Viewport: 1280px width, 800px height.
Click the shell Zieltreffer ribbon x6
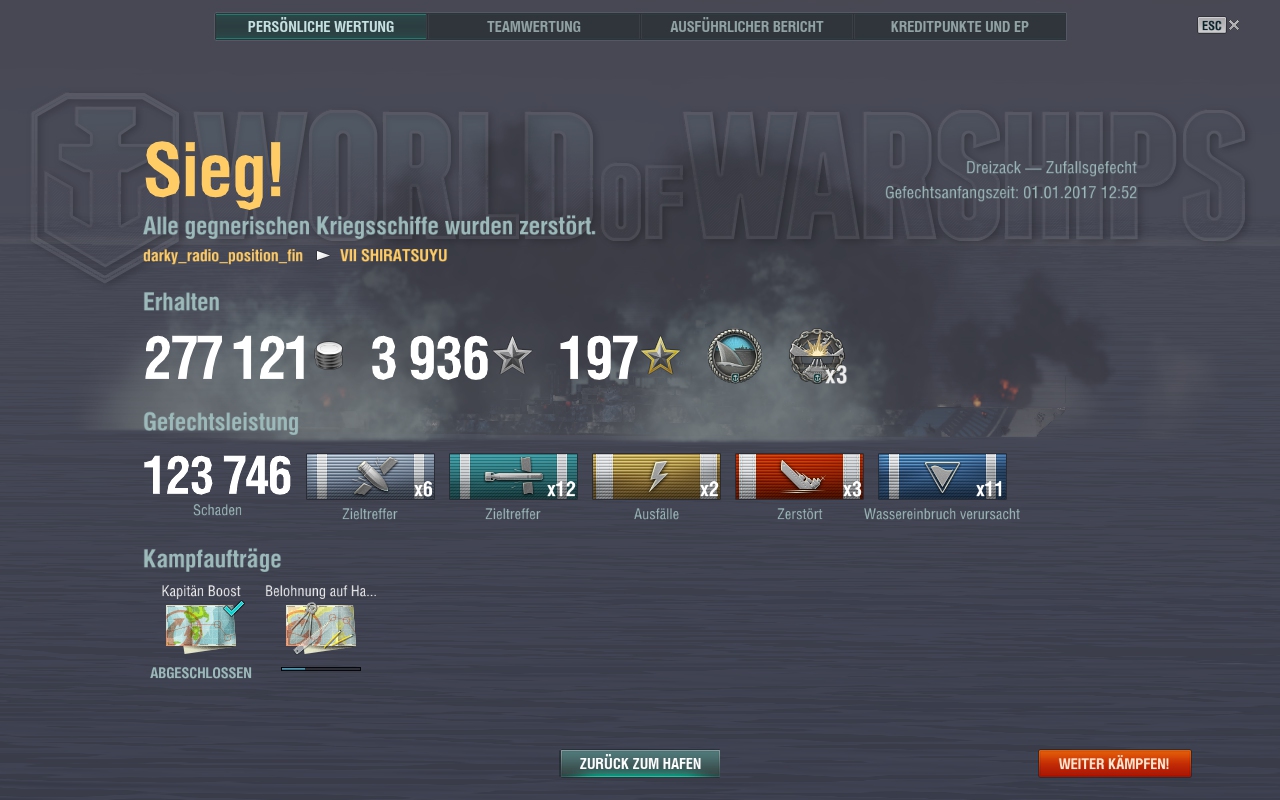370,476
